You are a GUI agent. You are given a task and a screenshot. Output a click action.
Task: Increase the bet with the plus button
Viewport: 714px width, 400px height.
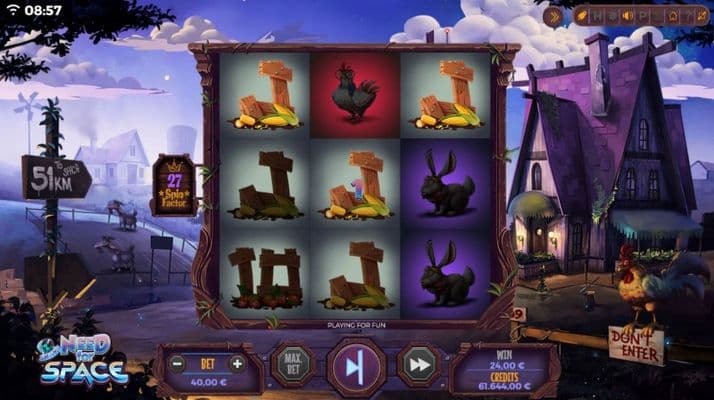(237, 363)
